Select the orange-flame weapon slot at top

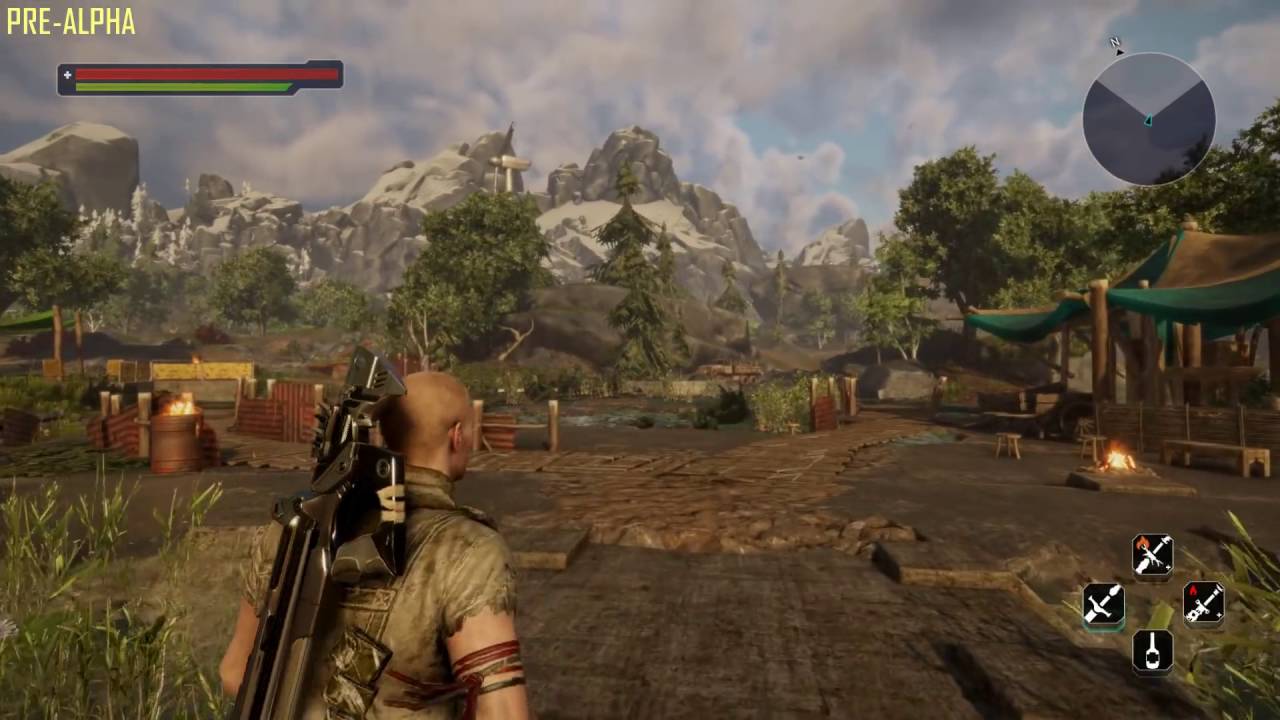point(1152,555)
